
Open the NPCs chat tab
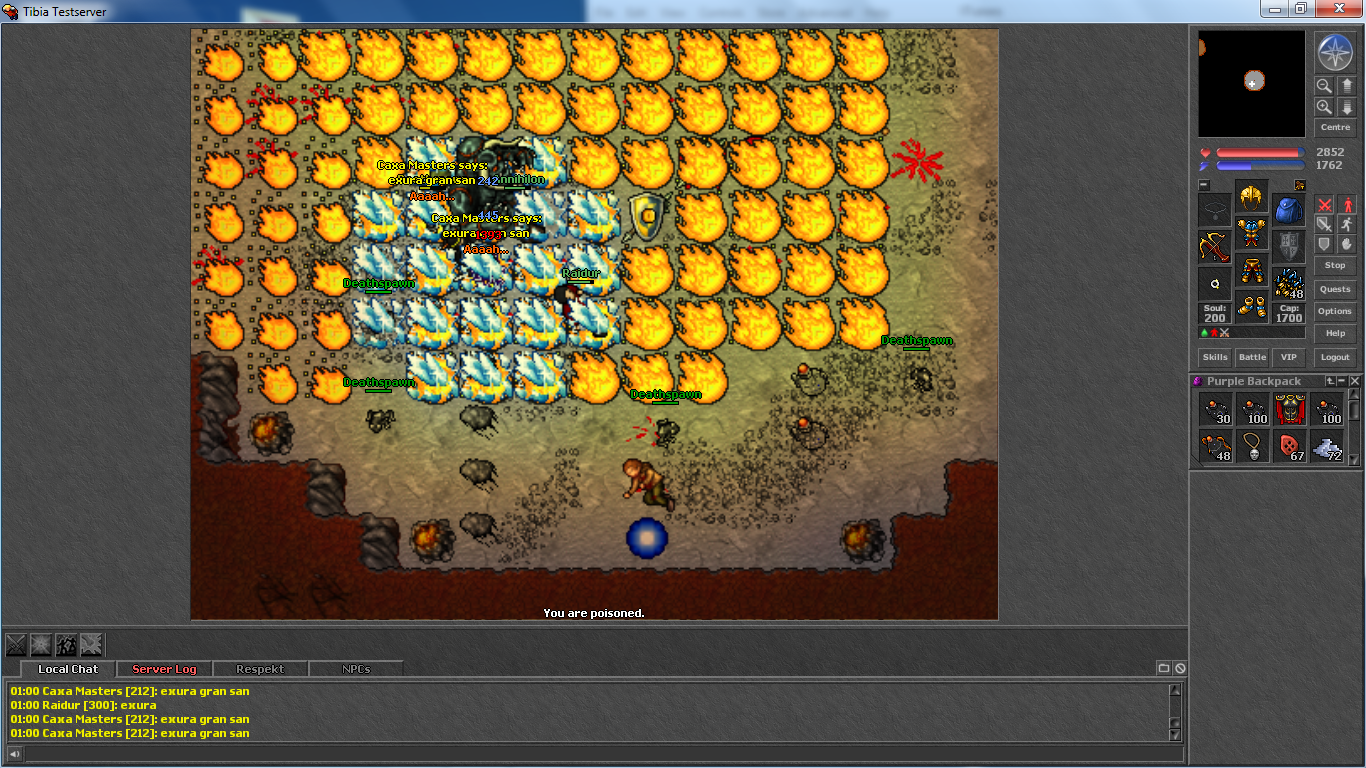point(356,669)
